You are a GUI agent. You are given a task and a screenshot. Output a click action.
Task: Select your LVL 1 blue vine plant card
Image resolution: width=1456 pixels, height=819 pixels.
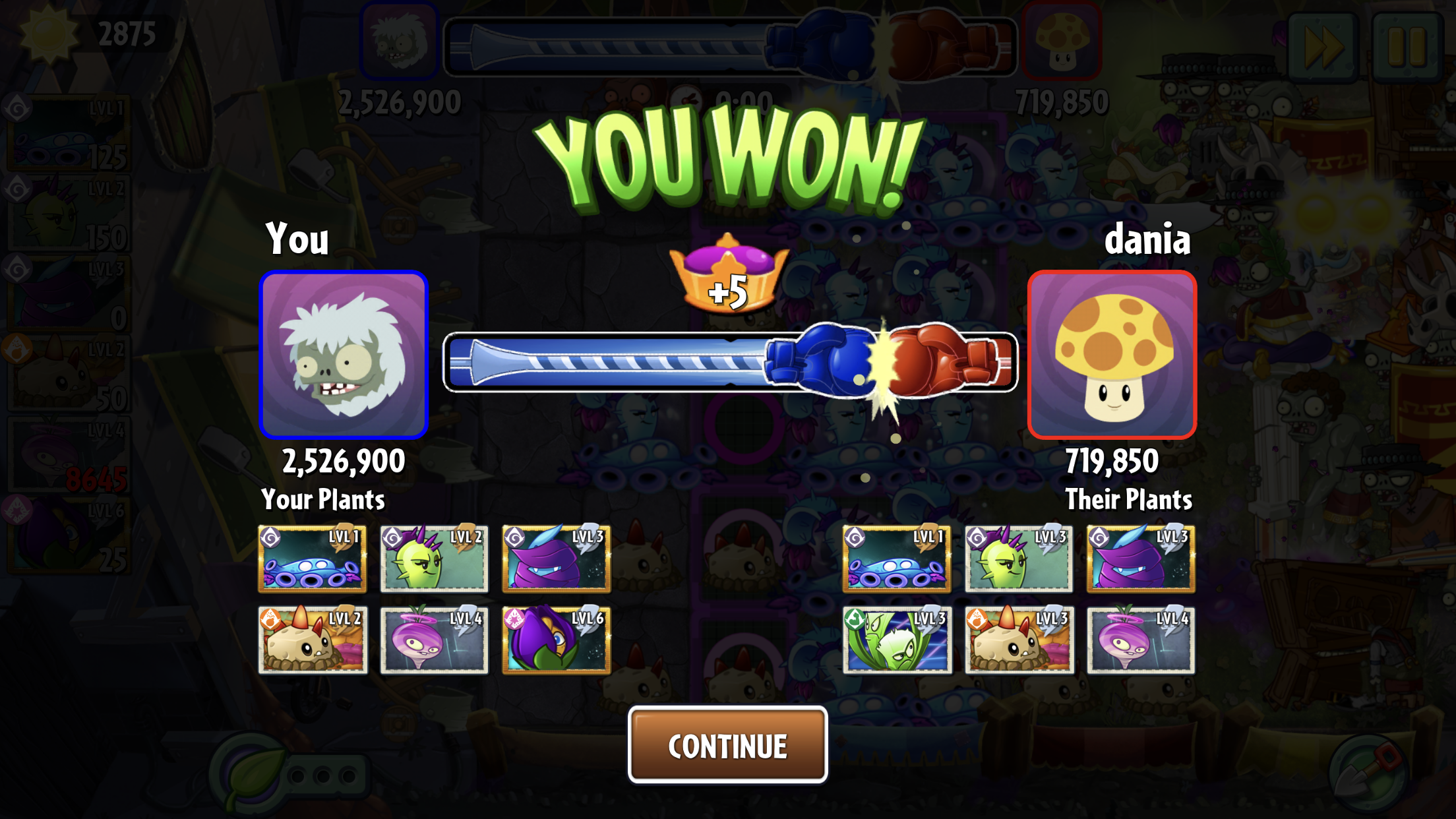click(x=312, y=559)
